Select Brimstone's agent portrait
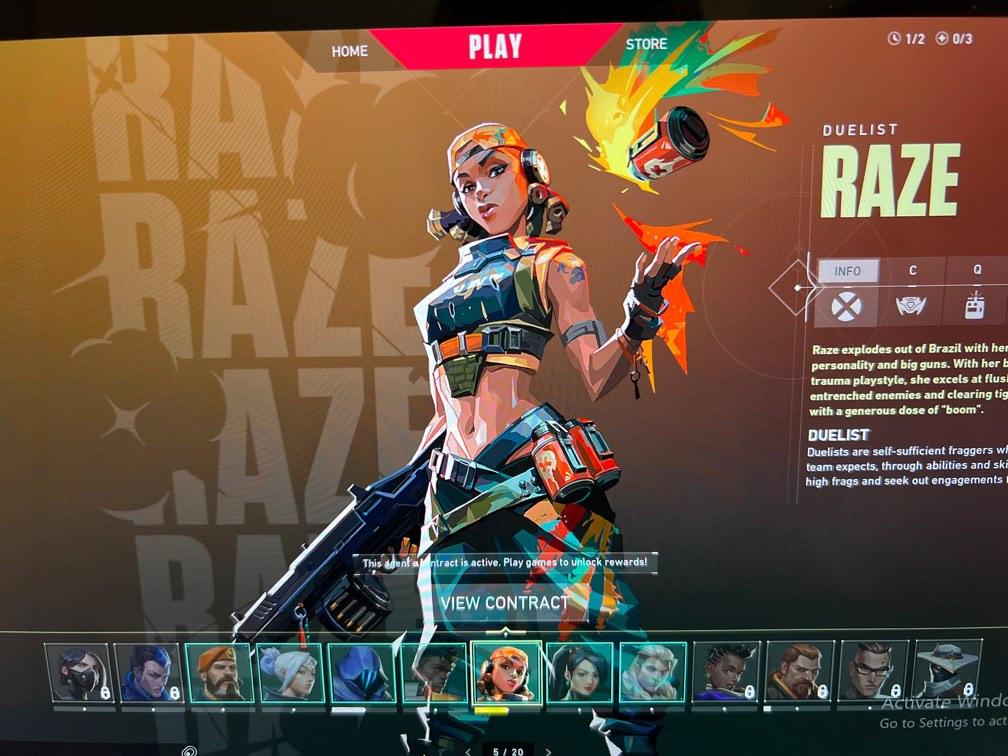This screenshot has width=1008, height=756. point(219,673)
